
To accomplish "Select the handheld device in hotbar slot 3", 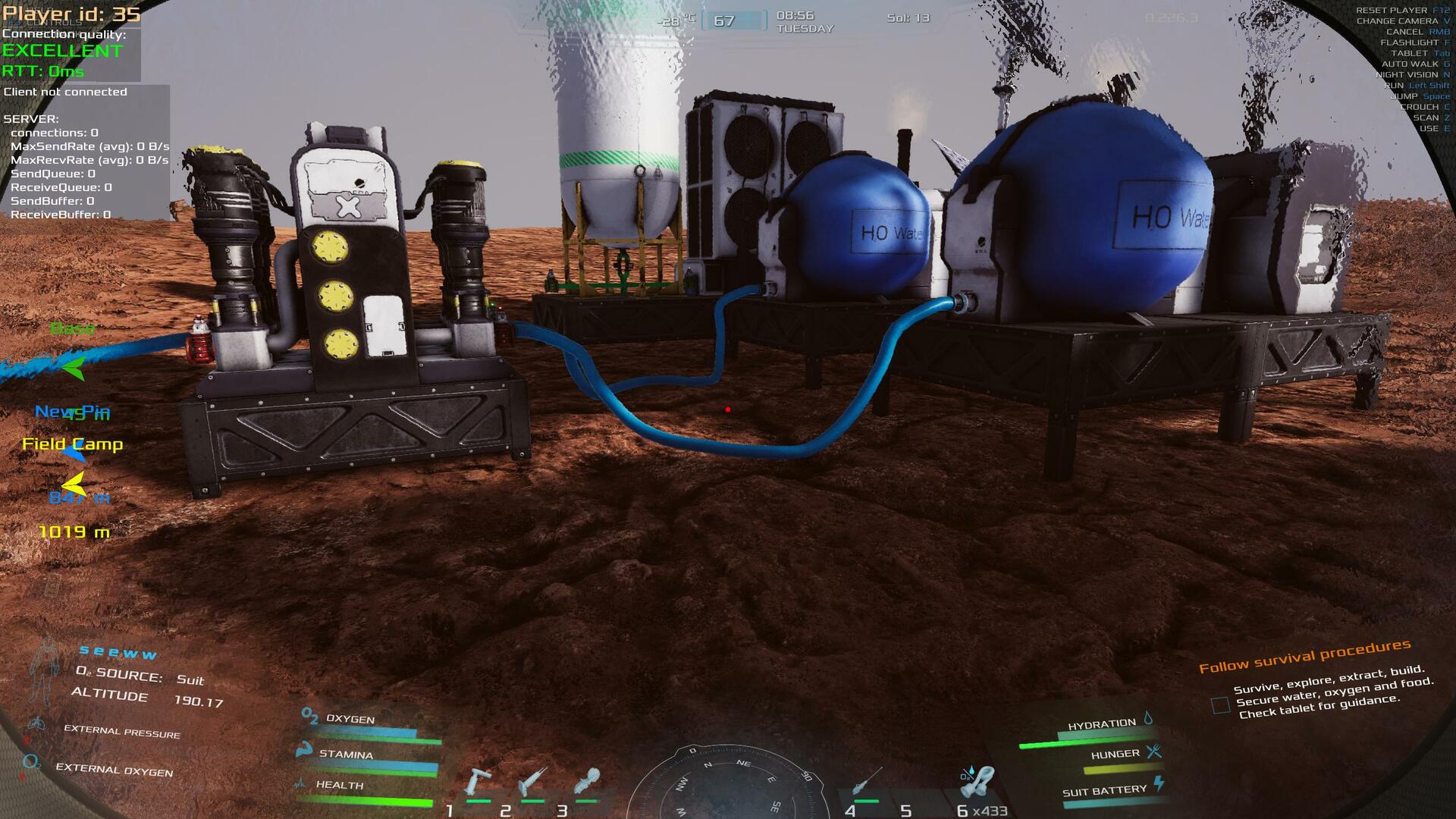I will [x=588, y=781].
